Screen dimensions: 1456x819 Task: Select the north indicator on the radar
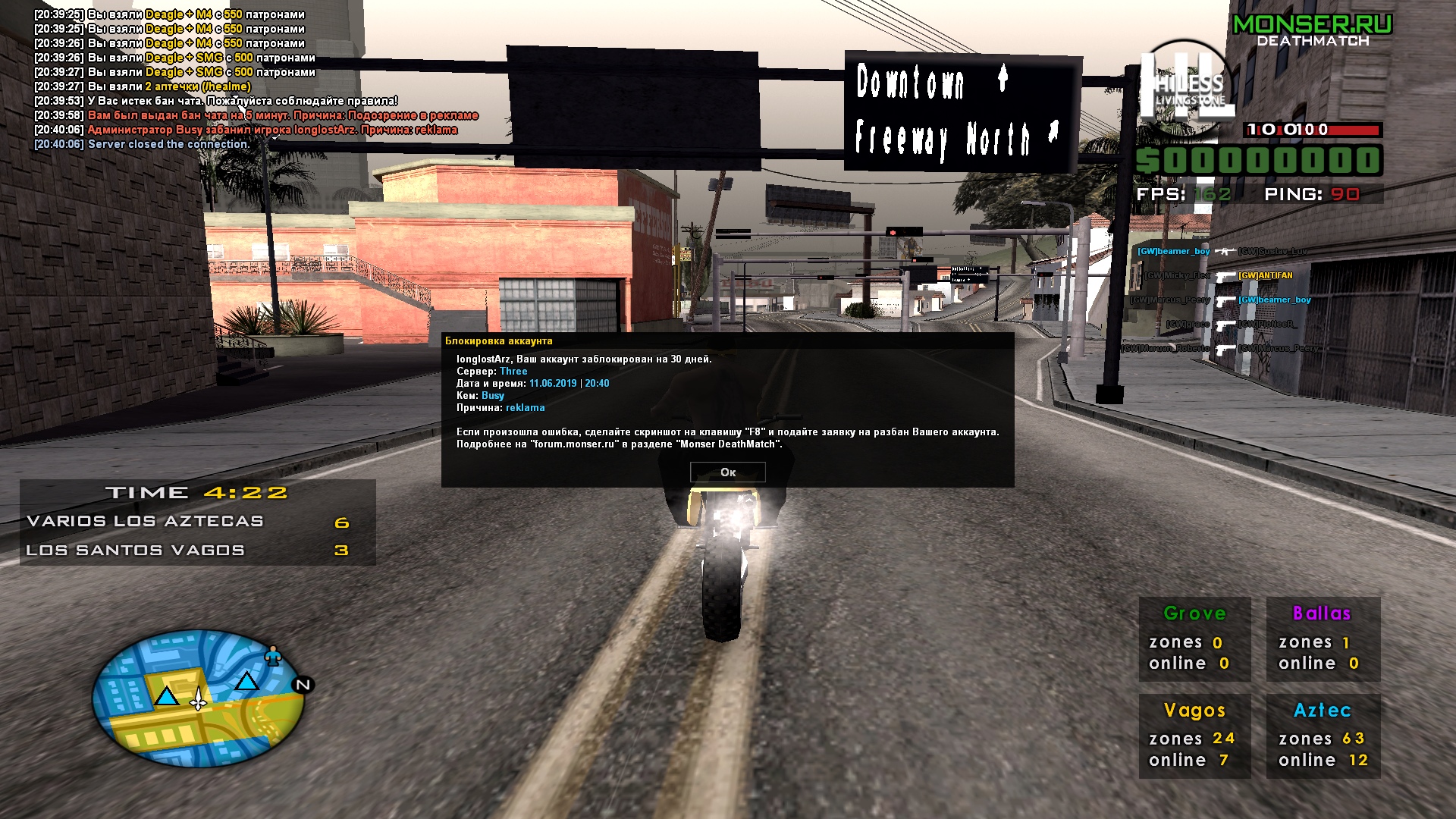point(303,684)
